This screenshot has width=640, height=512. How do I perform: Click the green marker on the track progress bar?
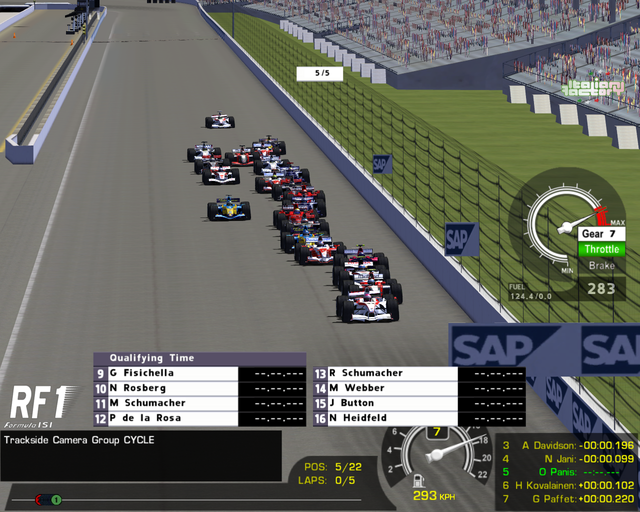[57, 499]
